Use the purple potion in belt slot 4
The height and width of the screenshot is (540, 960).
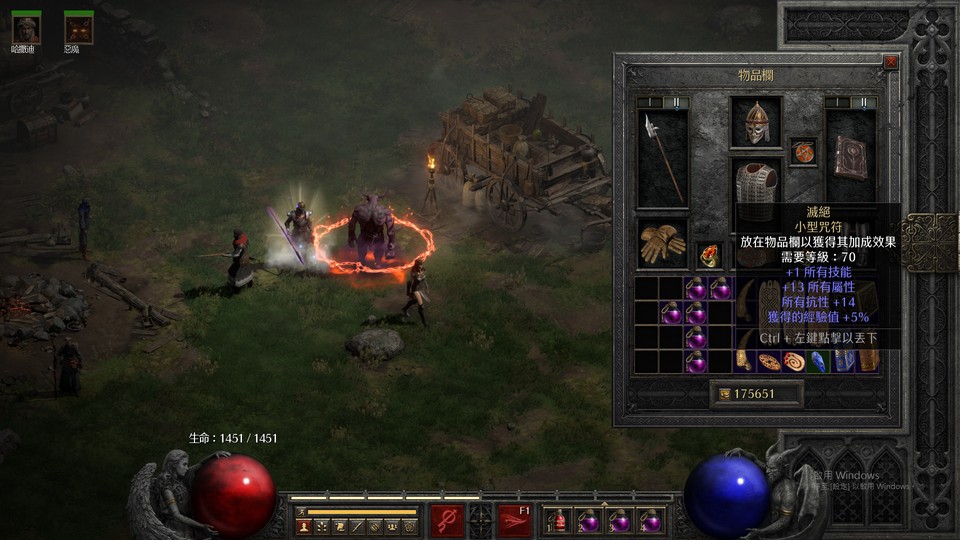pyautogui.click(x=651, y=521)
